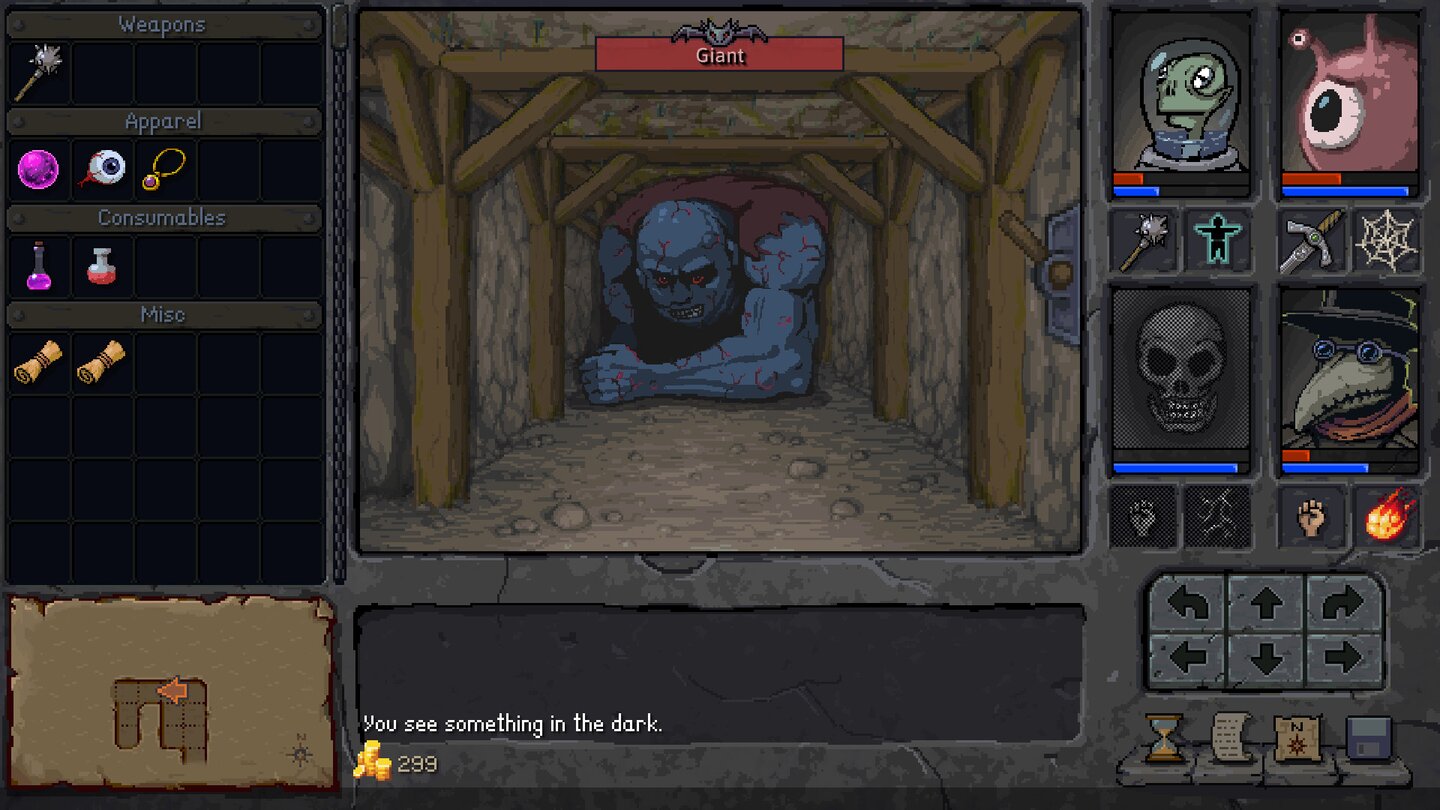Image resolution: width=1440 pixels, height=810 pixels.
Task: Collapse the Consumables inventory section
Action: tap(164, 217)
